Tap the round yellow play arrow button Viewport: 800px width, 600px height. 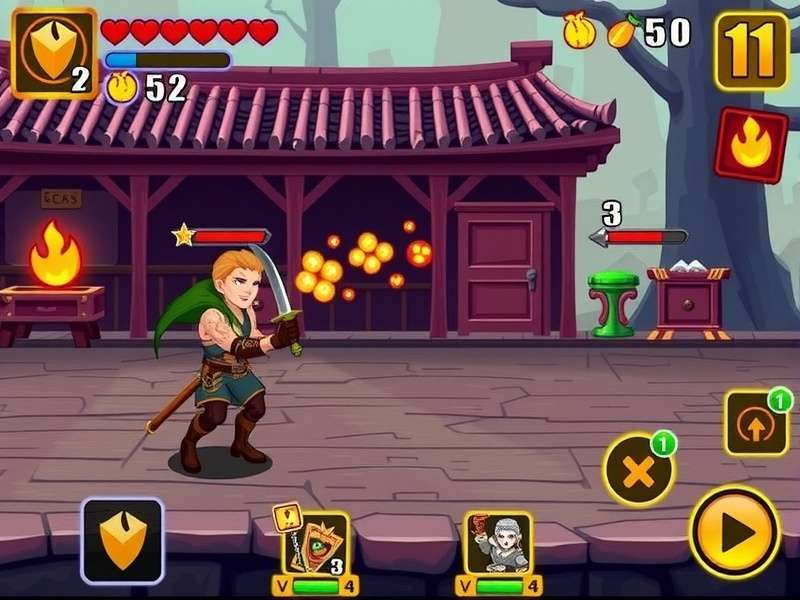(735, 531)
